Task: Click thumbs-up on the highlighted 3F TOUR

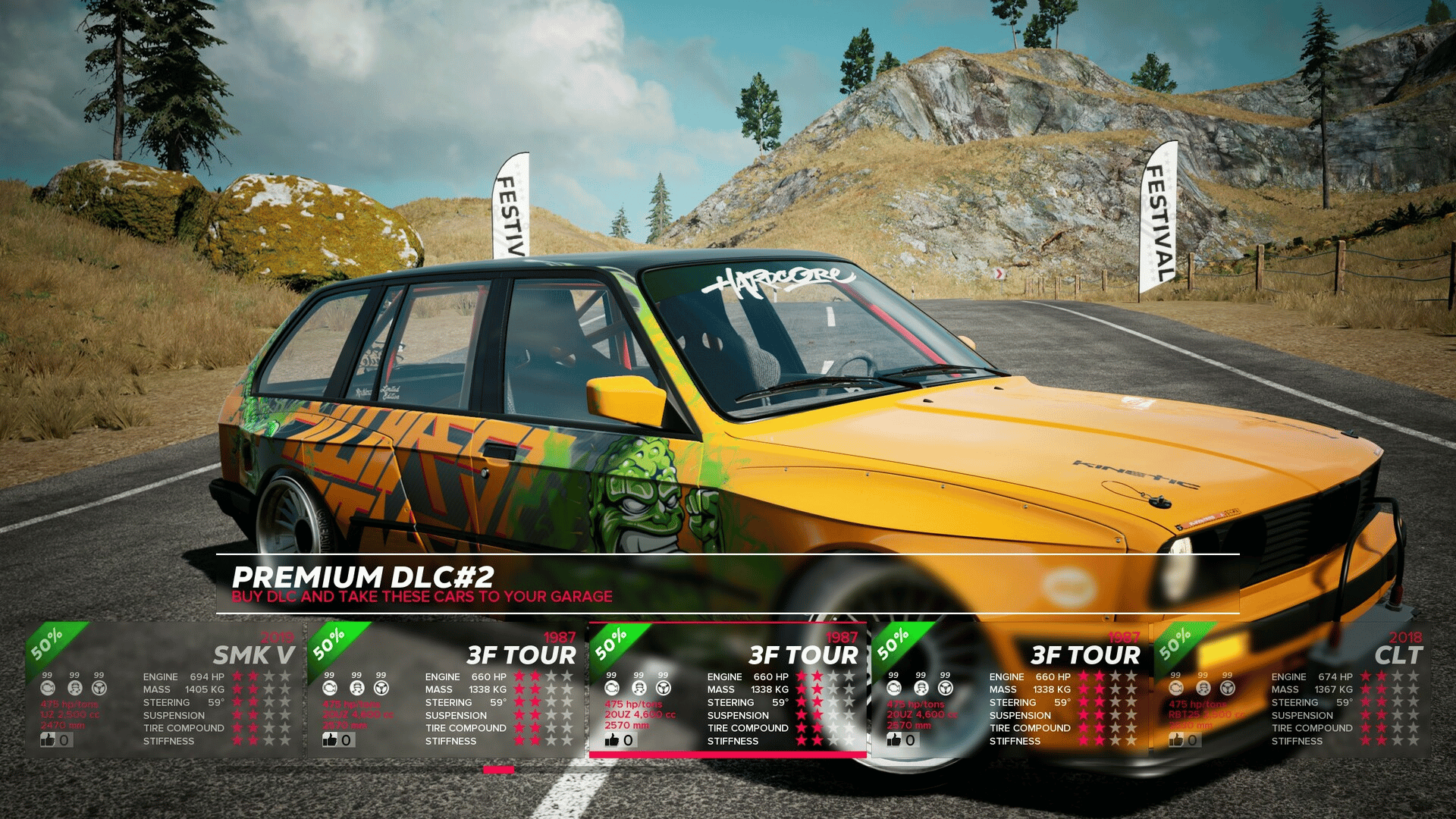Action: click(613, 739)
